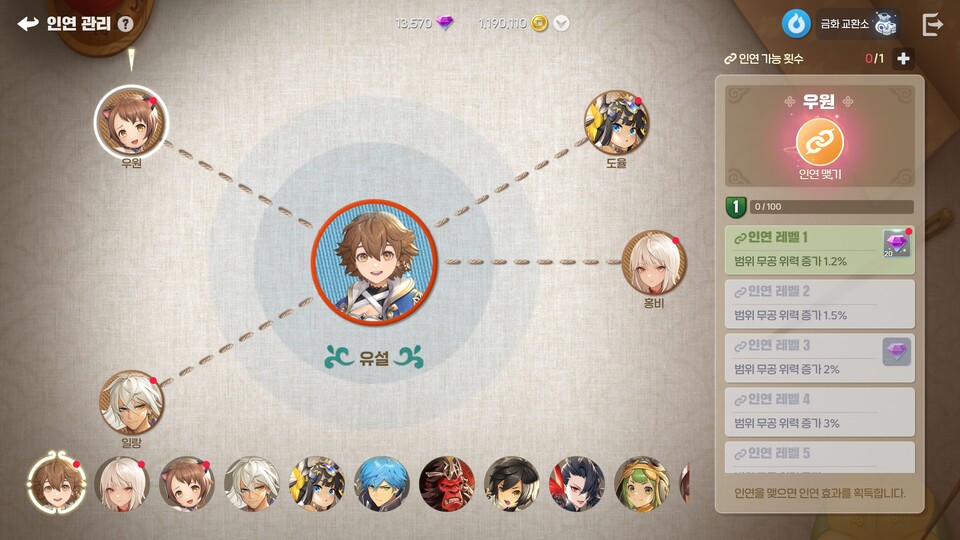Viewport: 960px width, 540px height.
Task: Add more bond attempts with the plus button
Action: [x=903, y=59]
